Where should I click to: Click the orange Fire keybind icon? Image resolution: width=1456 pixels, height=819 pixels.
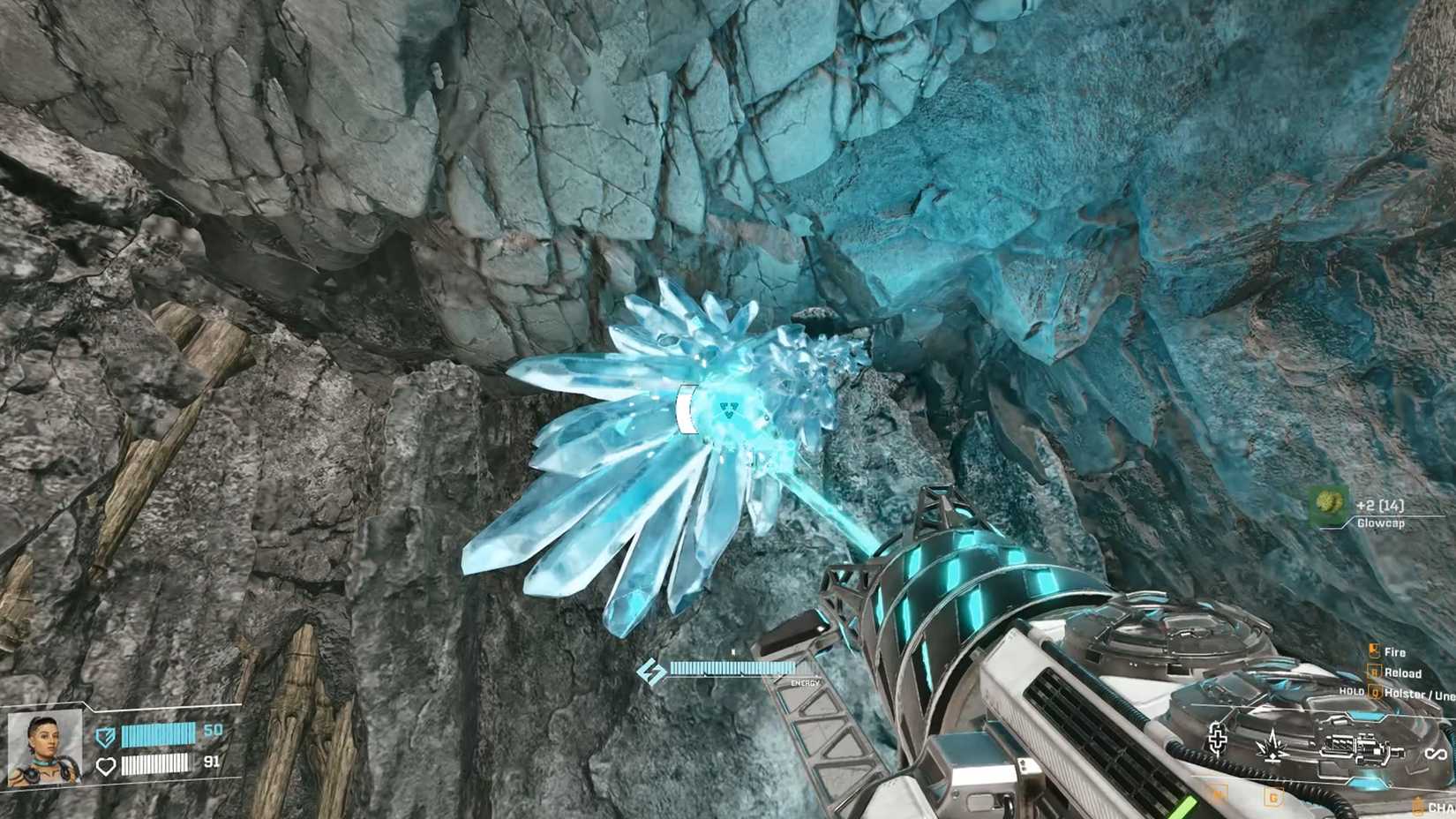pyautogui.click(x=1375, y=651)
